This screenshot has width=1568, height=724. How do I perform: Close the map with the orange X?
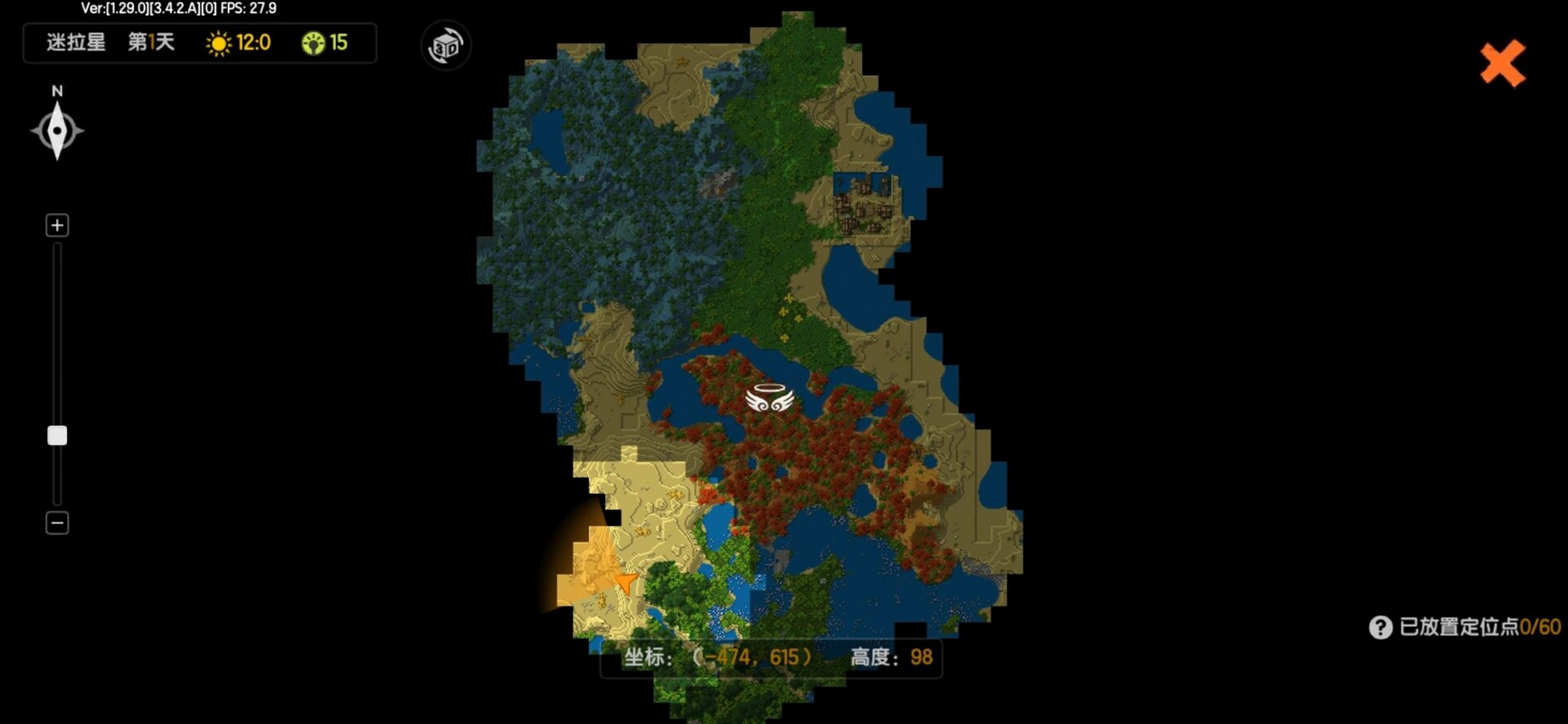pyautogui.click(x=1502, y=63)
